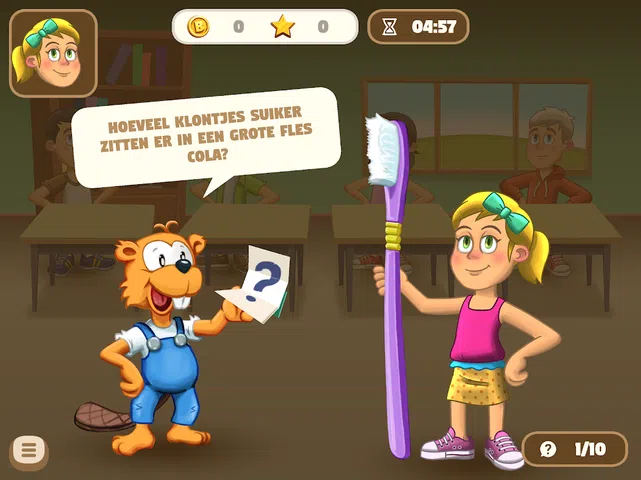The height and width of the screenshot is (480, 641).
Task: Tap the beaver's question mark card
Action: click(x=256, y=285)
